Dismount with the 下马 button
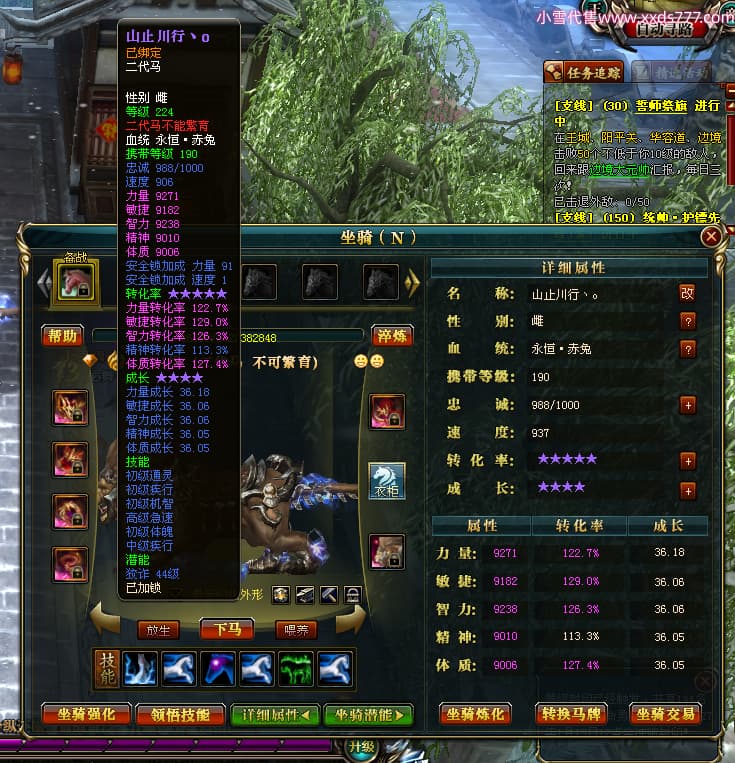The image size is (735, 763). (x=226, y=629)
